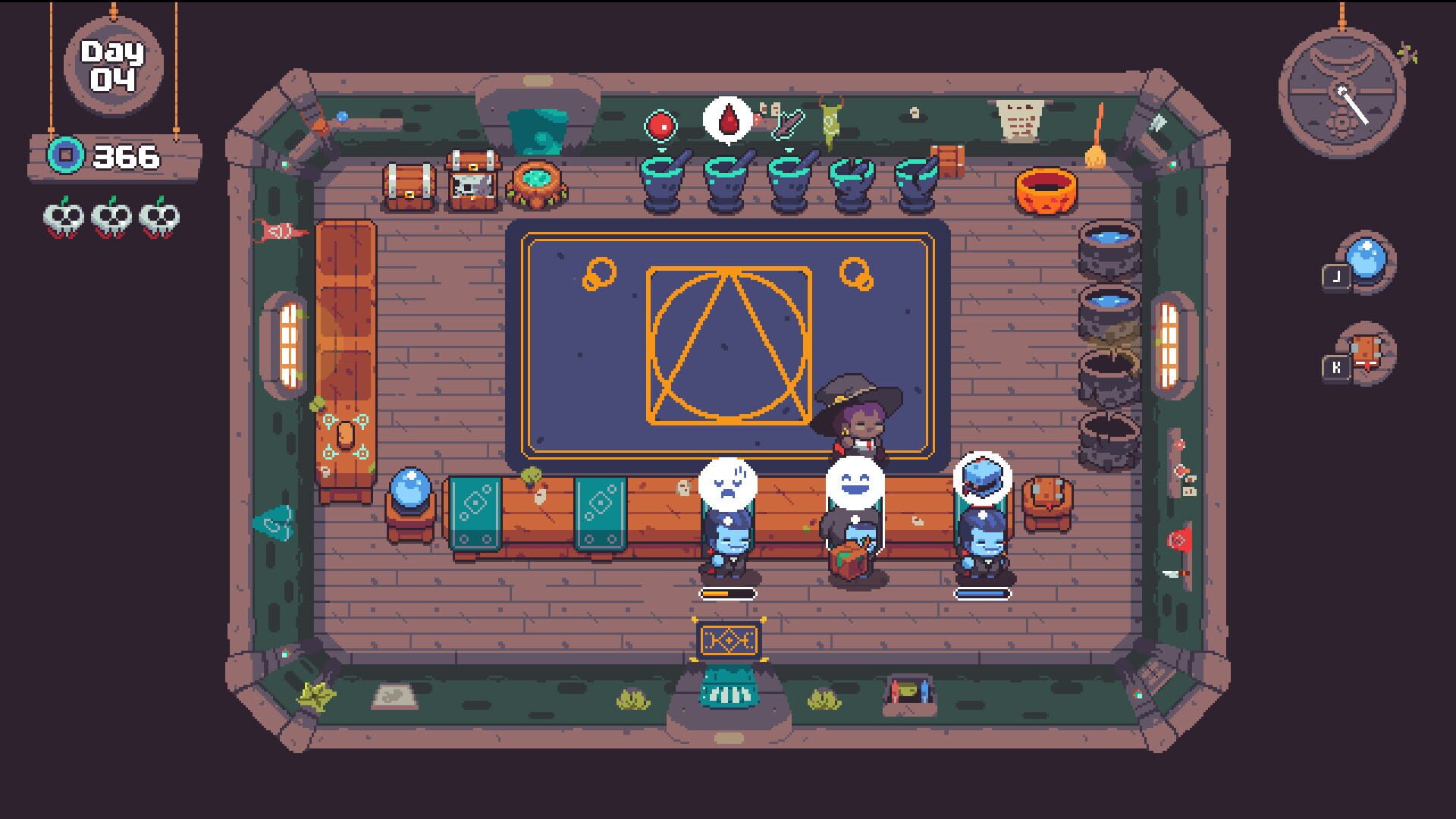Click the red orb on its stand

(x=661, y=125)
